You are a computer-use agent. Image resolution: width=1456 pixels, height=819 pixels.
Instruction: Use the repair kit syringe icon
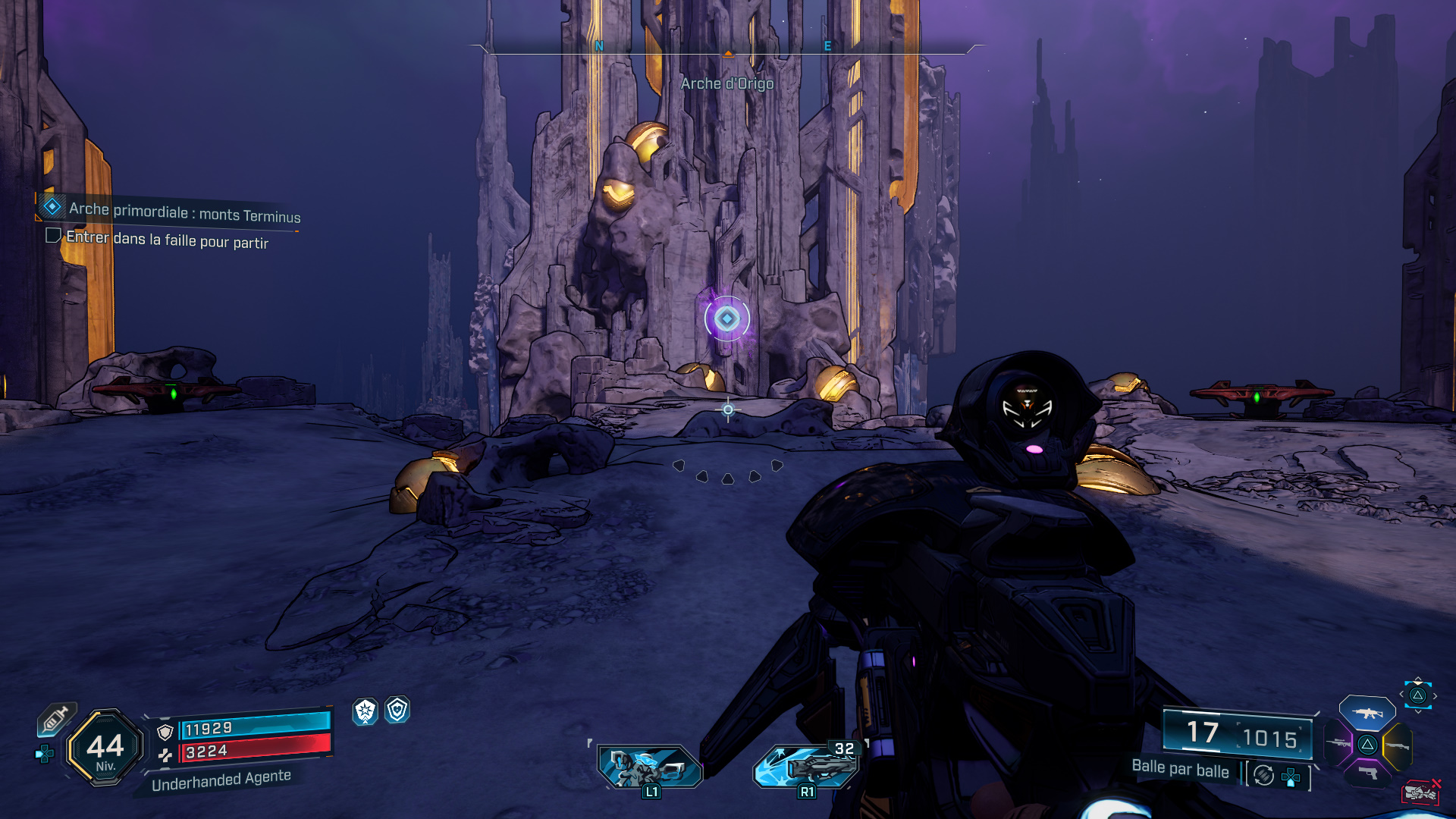55,718
